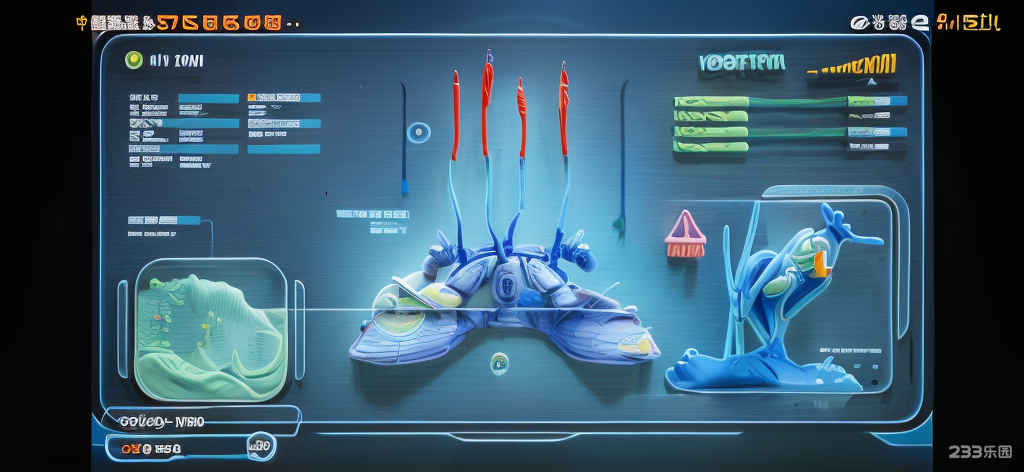Click the pink triangle marker icon

(685, 234)
